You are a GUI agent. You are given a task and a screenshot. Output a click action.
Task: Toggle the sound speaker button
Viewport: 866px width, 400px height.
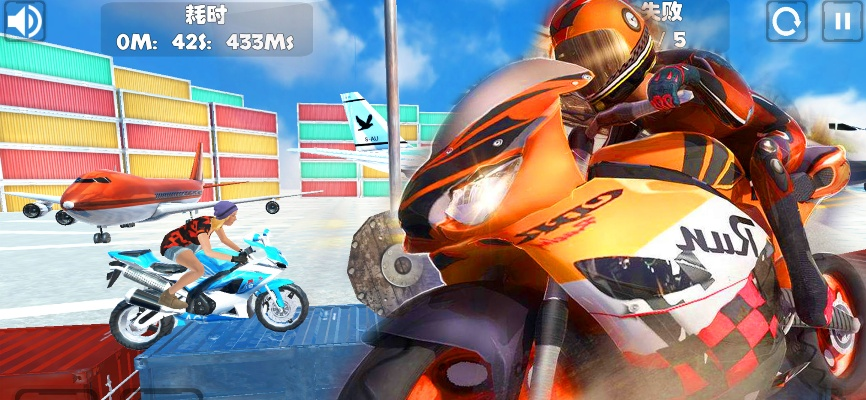coord(25,21)
